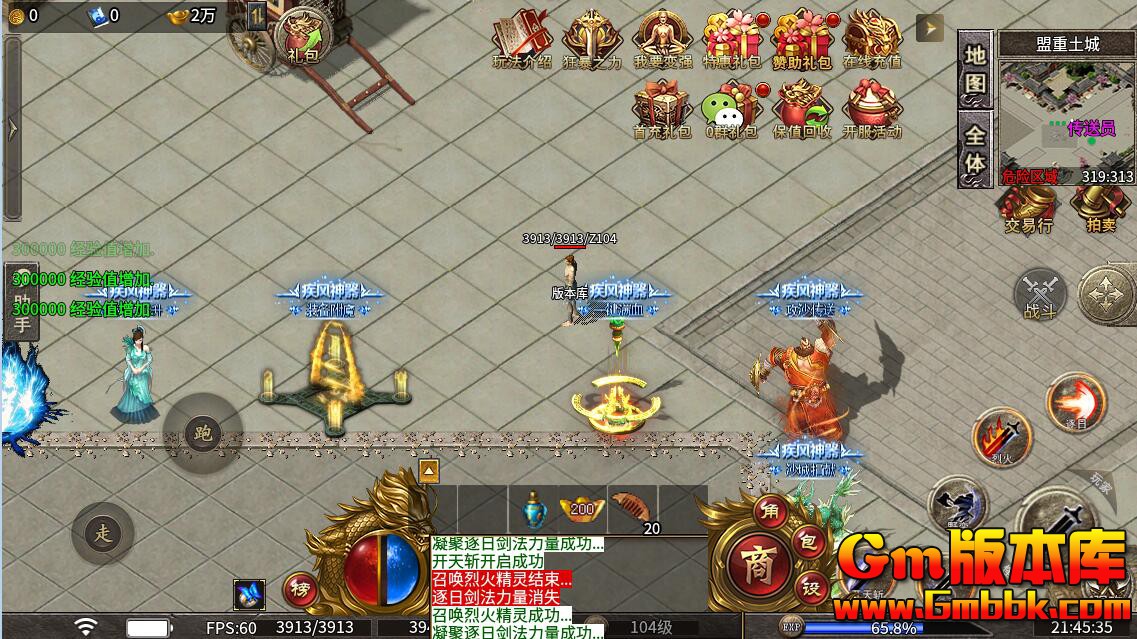Open the 商 shop round button
This screenshot has height=639, width=1137.
coord(757,564)
